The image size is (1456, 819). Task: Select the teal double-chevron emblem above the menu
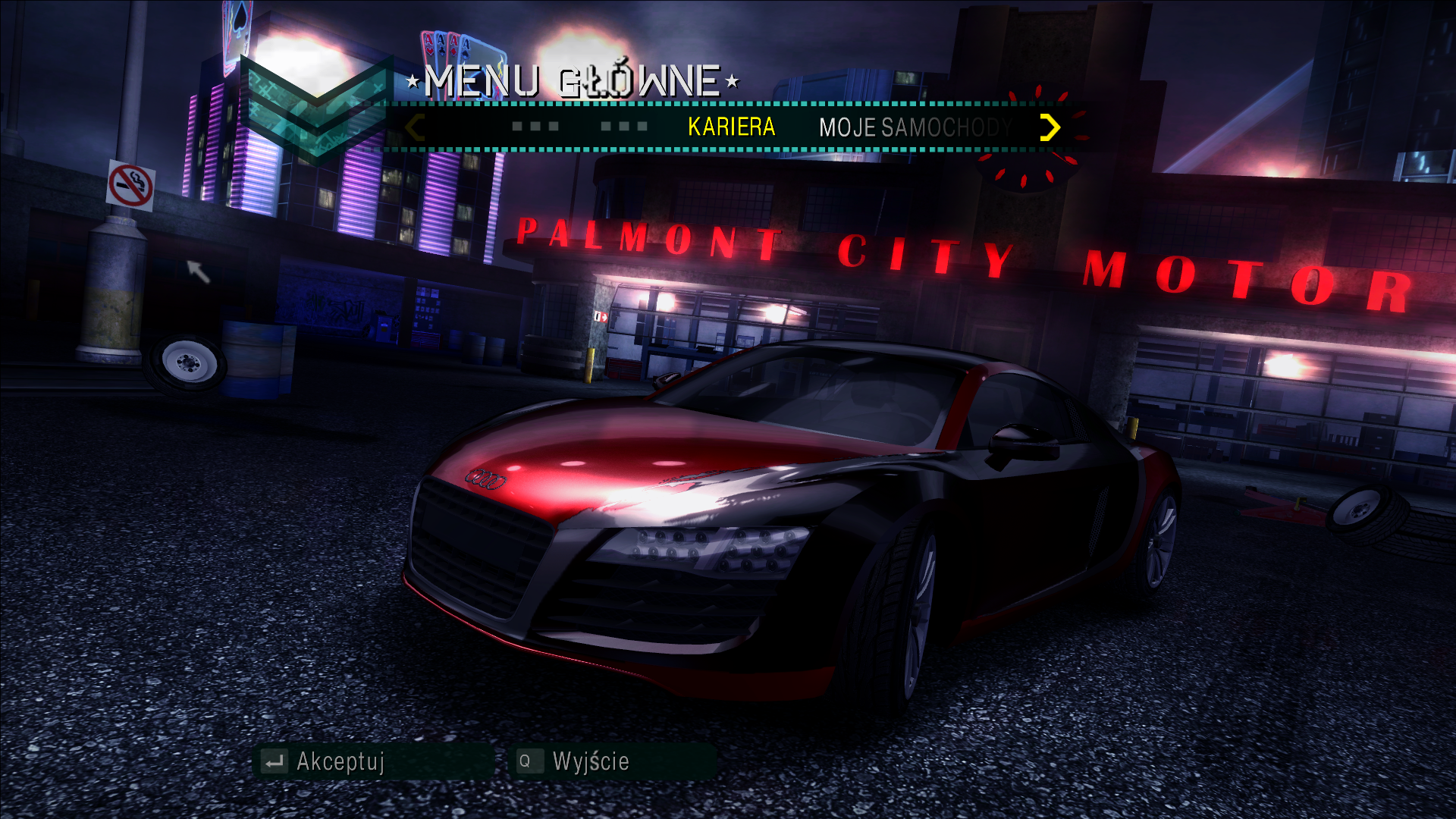click(318, 106)
